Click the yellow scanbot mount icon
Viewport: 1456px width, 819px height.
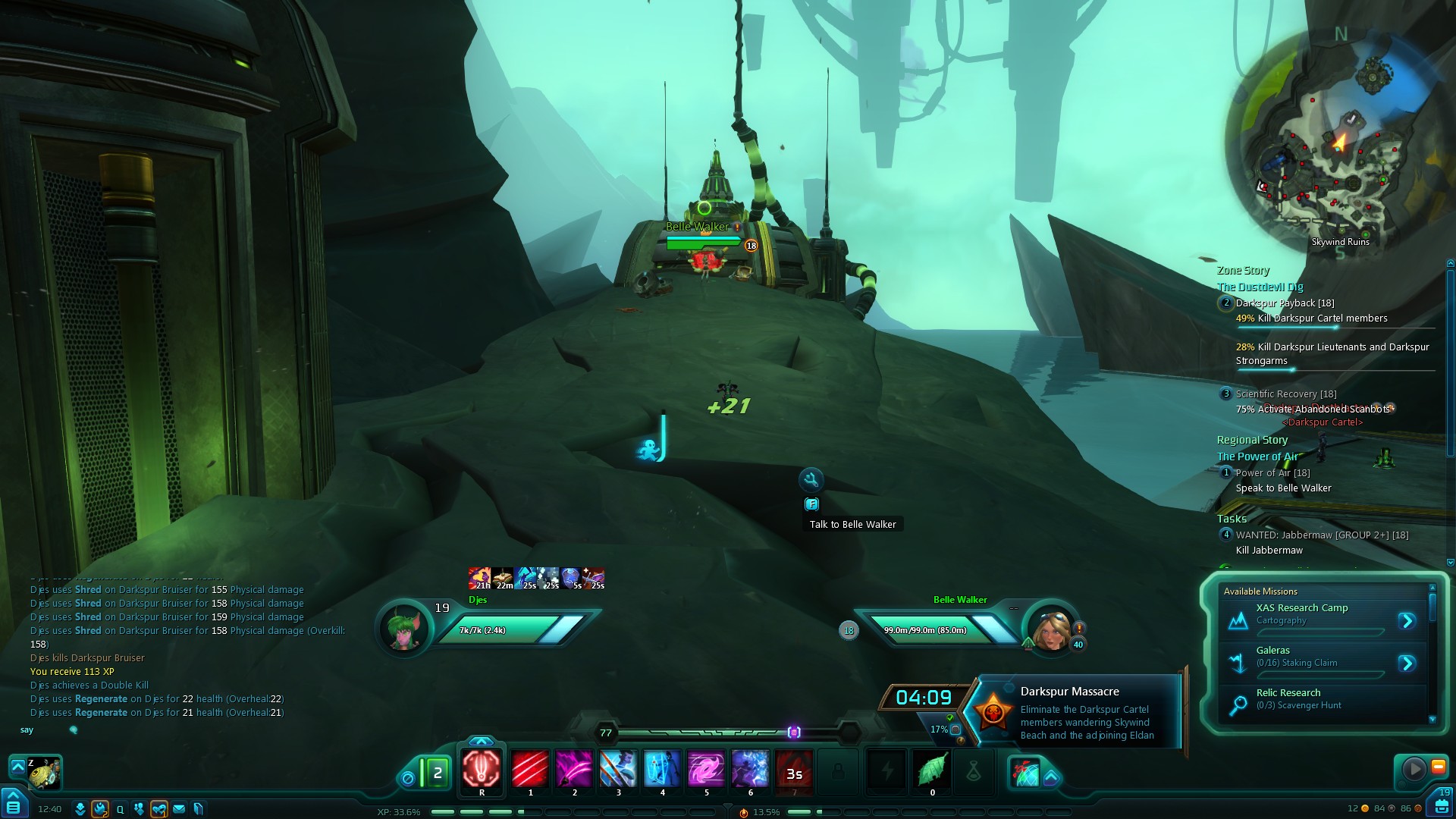pyautogui.click(x=44, y=774)
